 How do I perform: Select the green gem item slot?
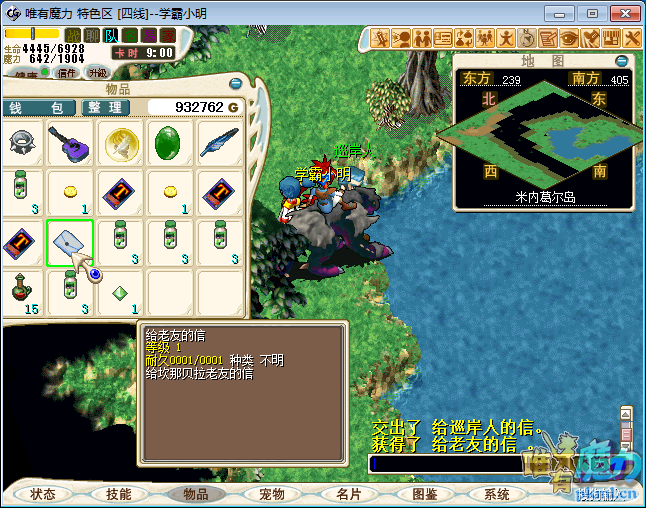(x=170, y=144)
